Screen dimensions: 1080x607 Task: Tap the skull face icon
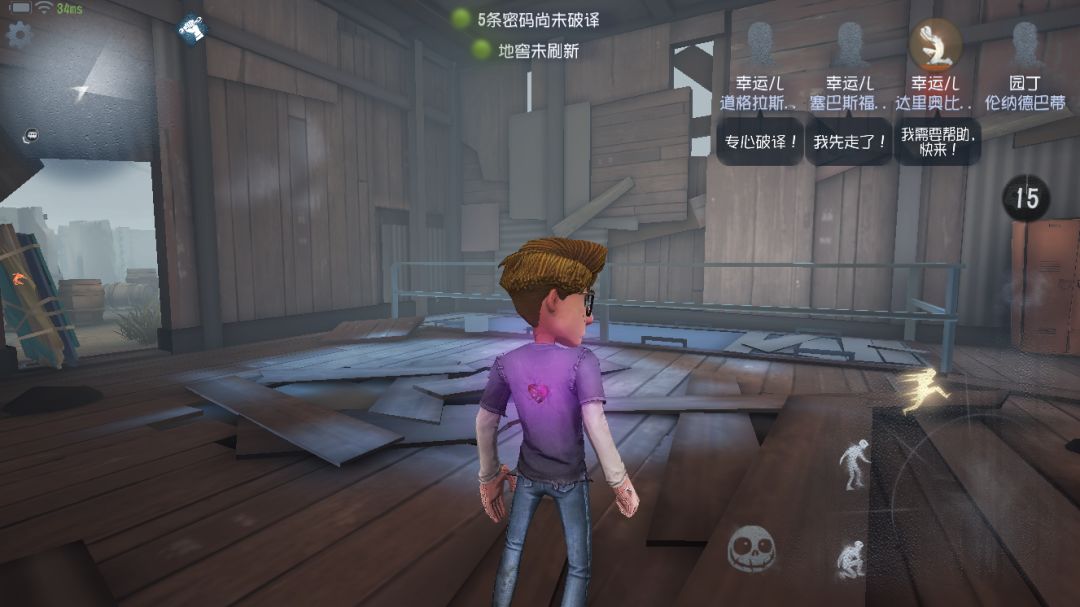751,549
